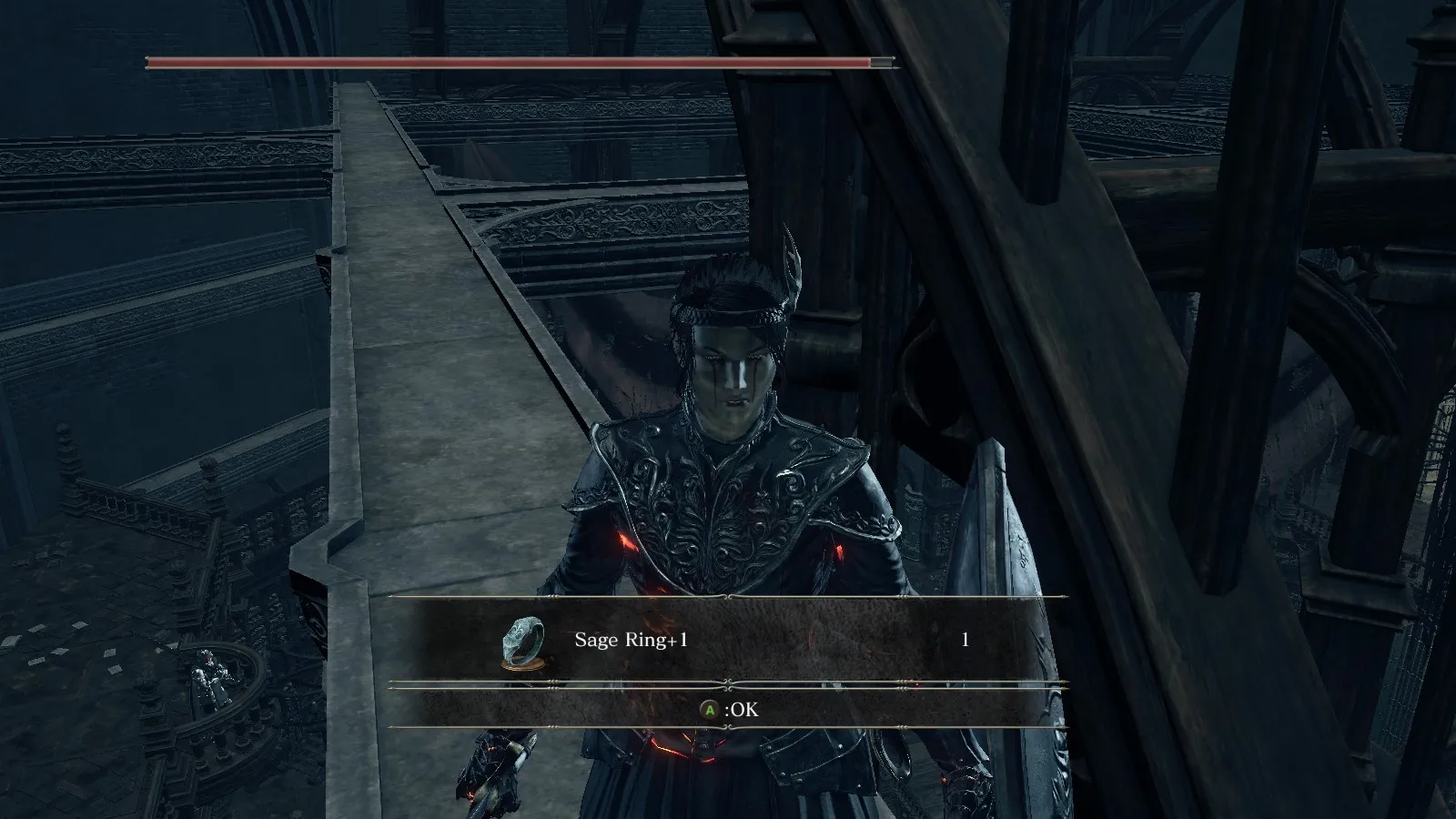Confirm the item pickup with OK
The image size is (1456, 819).
[x=728, y=709]
